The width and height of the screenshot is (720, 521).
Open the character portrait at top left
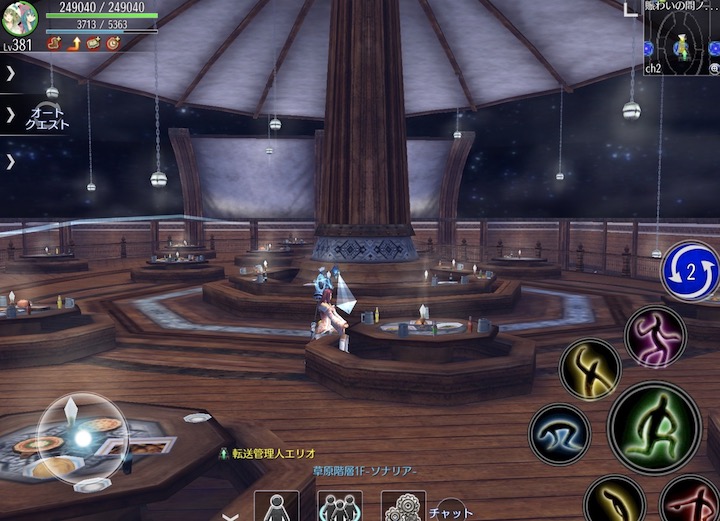point(20,18)
